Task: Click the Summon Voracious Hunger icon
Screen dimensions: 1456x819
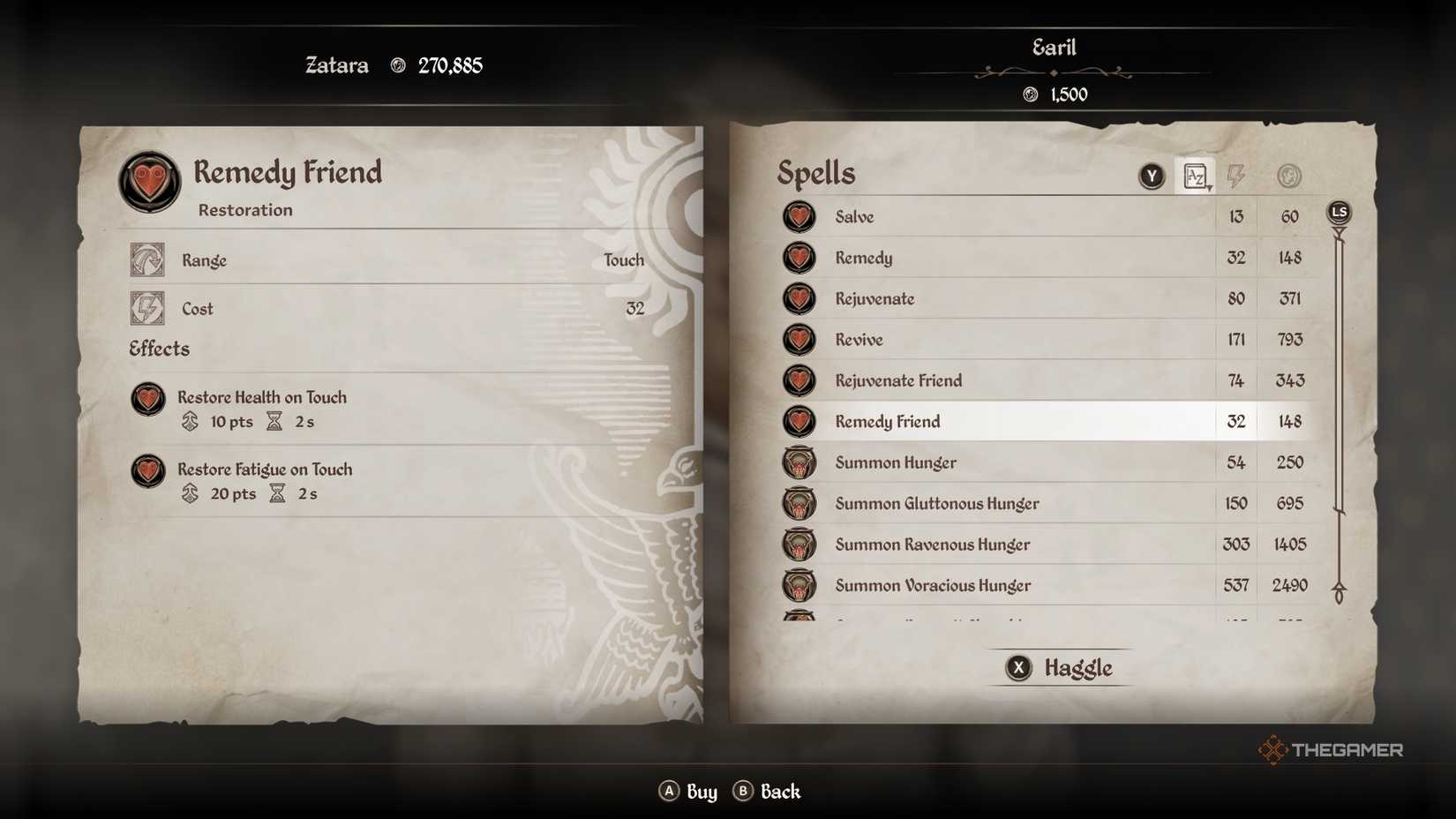Action: pos(799,584)
